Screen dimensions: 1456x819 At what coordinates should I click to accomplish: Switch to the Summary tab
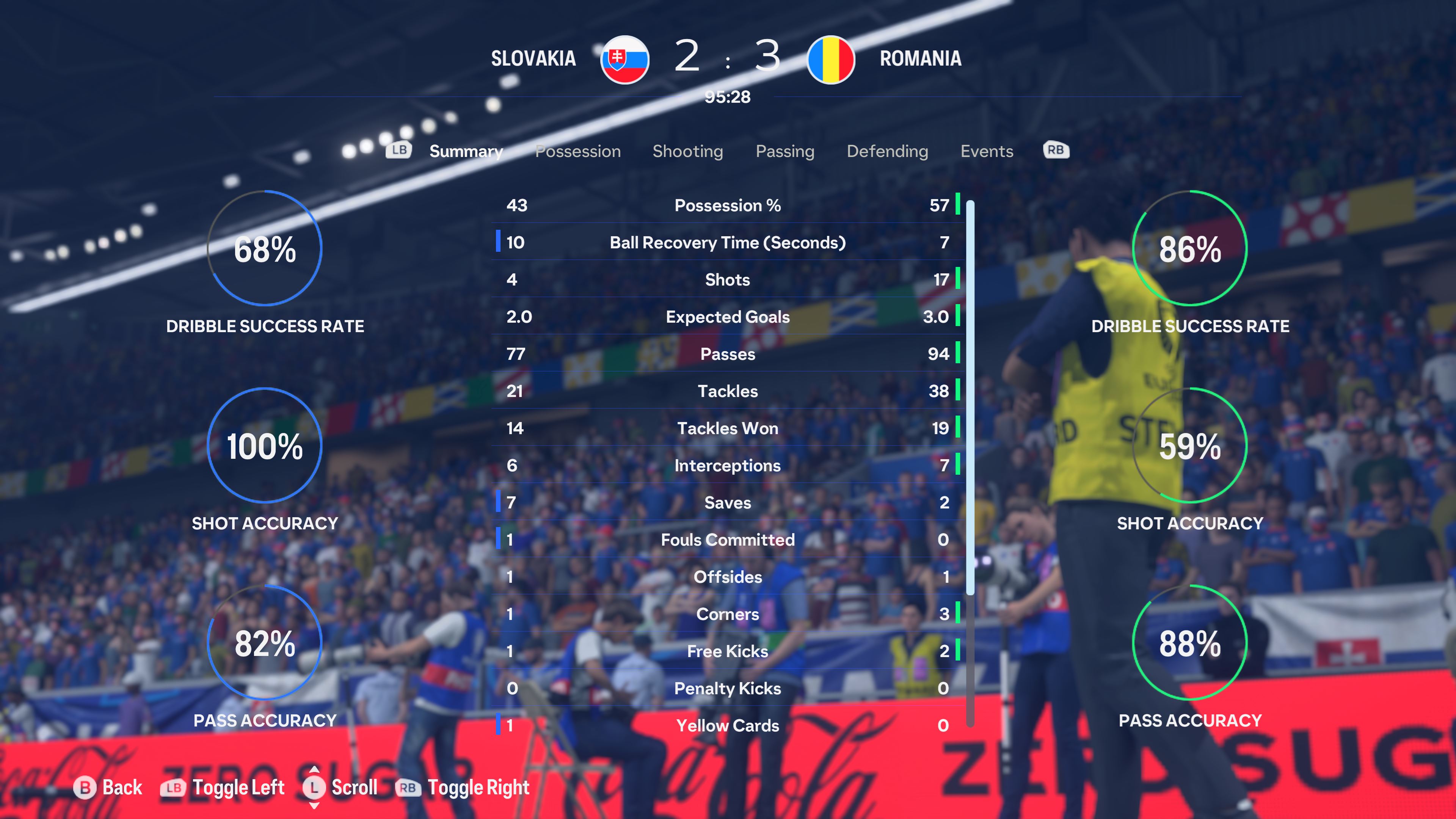pyautogui.click(x=466, y=151)
